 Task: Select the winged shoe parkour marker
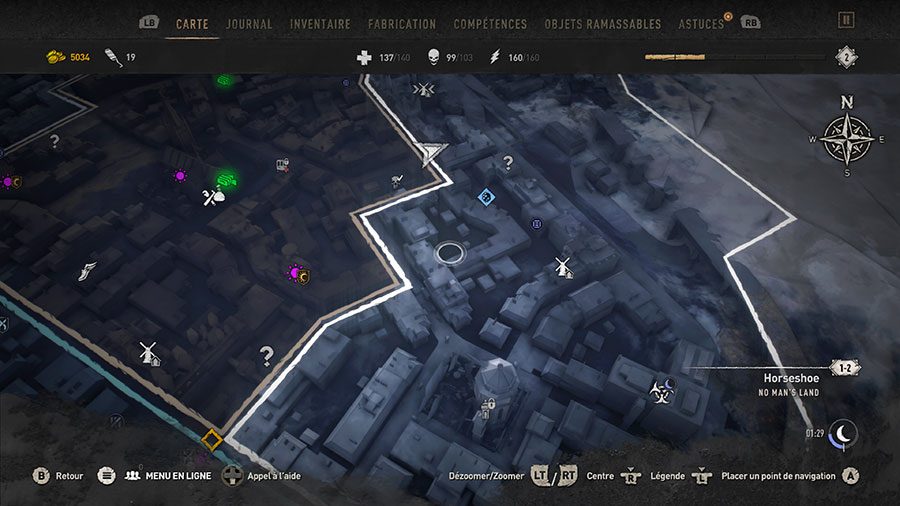pyautogui.click(x=87, y=271)
